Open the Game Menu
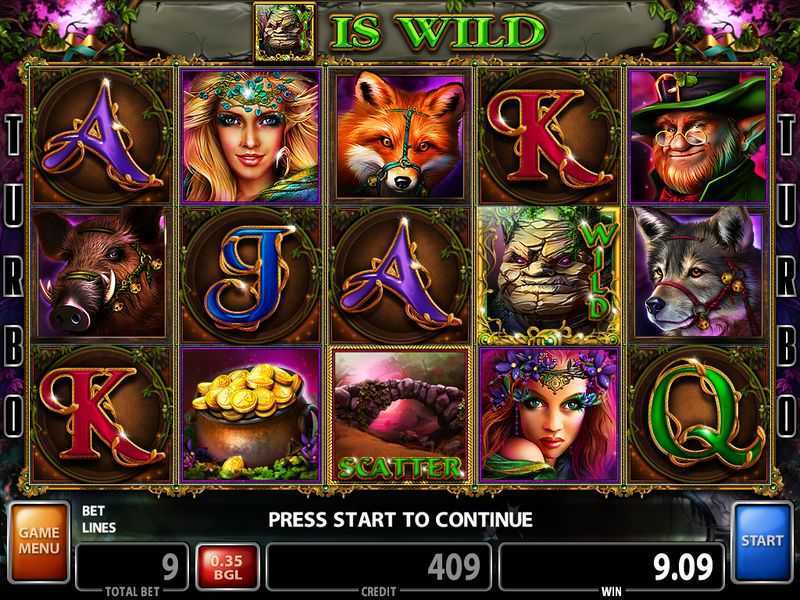The width and height of the screenshot is (800, 600). [x=39, y=541]
